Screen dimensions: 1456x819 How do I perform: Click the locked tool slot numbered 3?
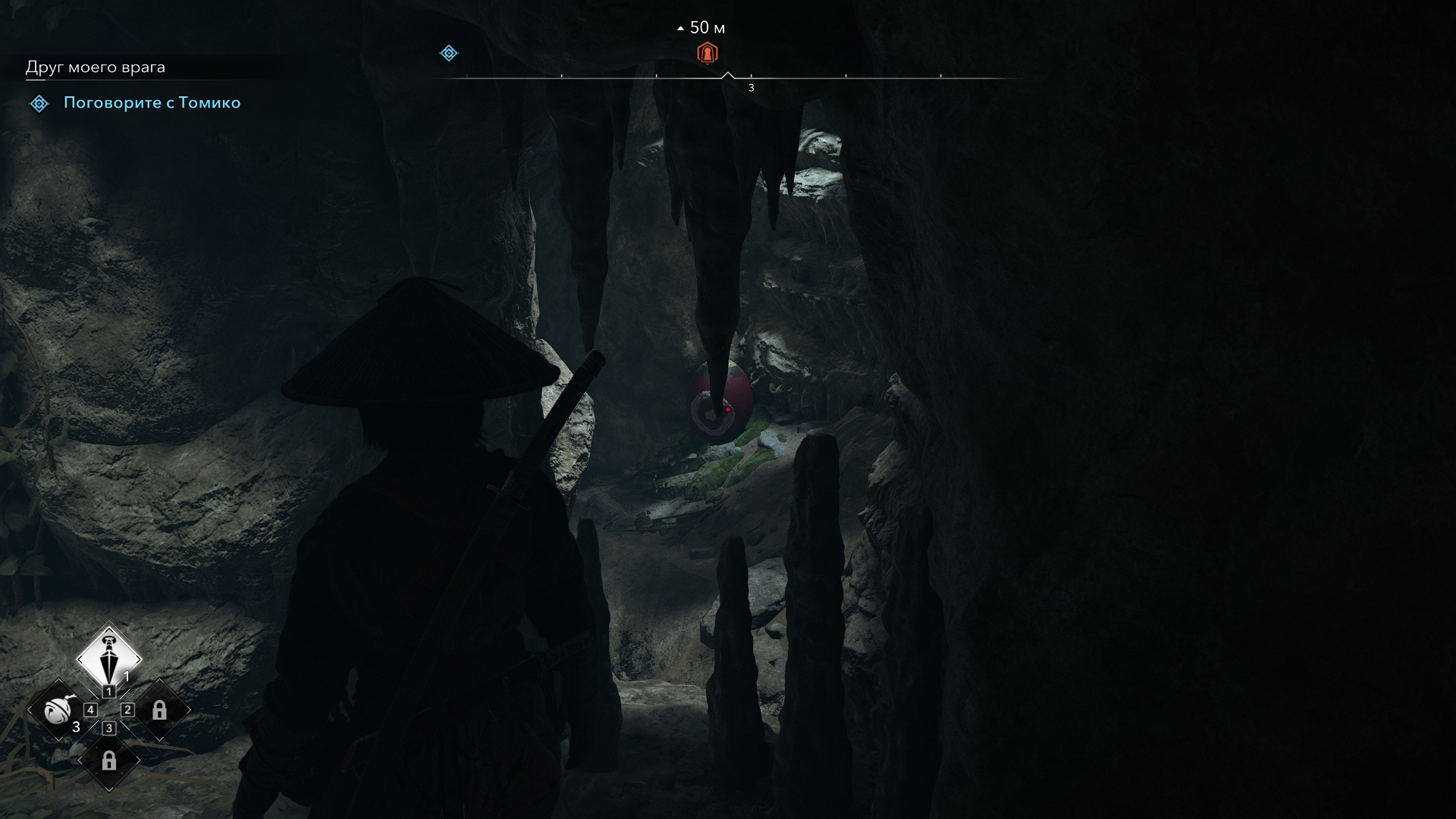coord(109,761)
